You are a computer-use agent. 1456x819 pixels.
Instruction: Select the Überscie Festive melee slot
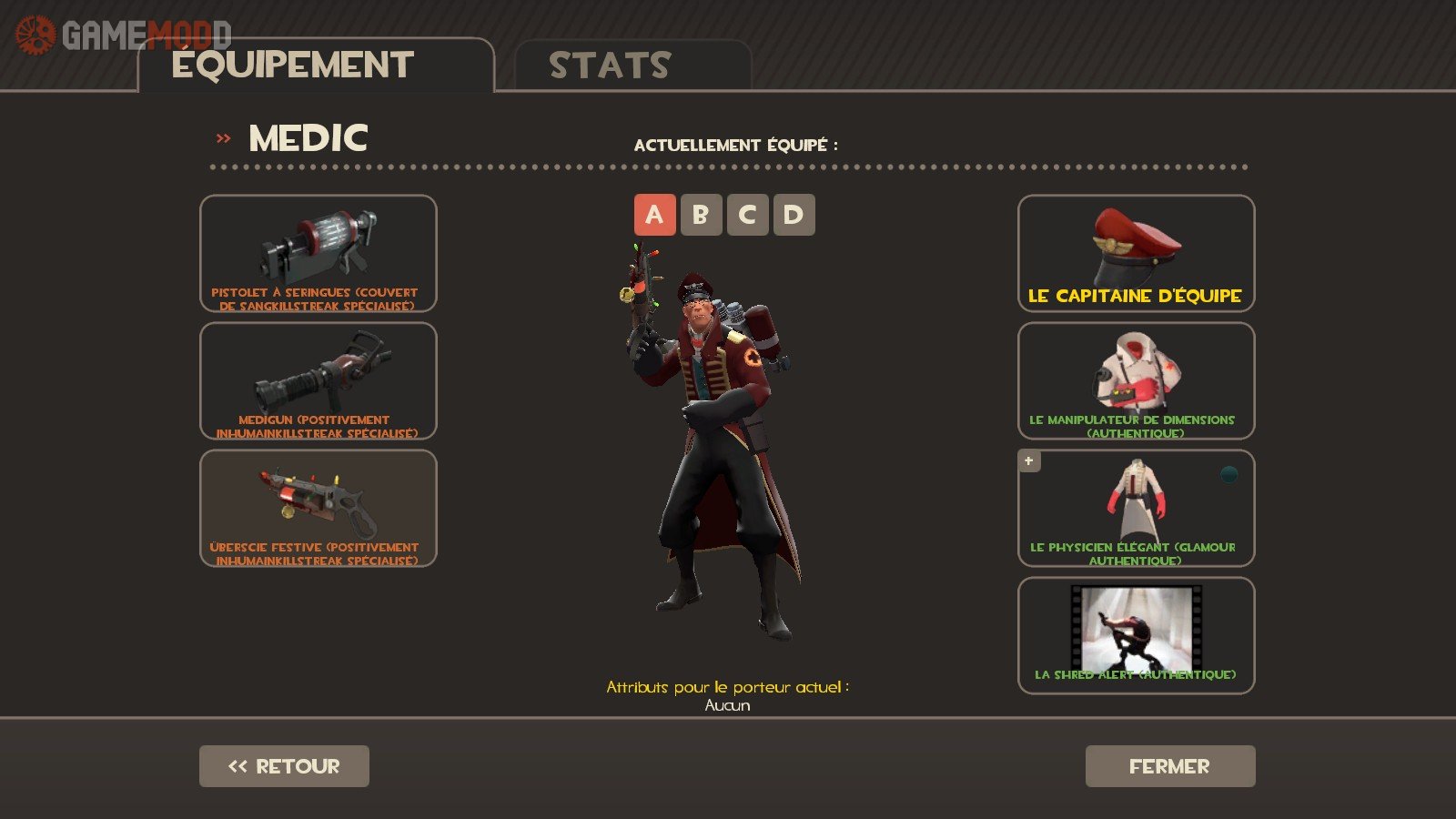pyautogui.click(x=318, y=509)
